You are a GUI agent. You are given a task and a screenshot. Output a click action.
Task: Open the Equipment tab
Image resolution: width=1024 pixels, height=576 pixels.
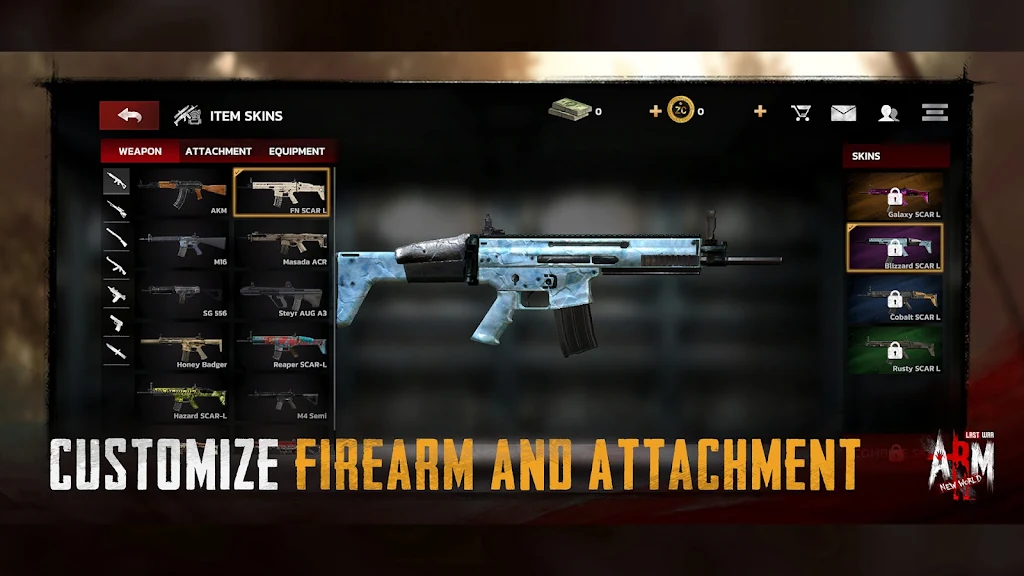pyautogui.click(x=296, y=151)
